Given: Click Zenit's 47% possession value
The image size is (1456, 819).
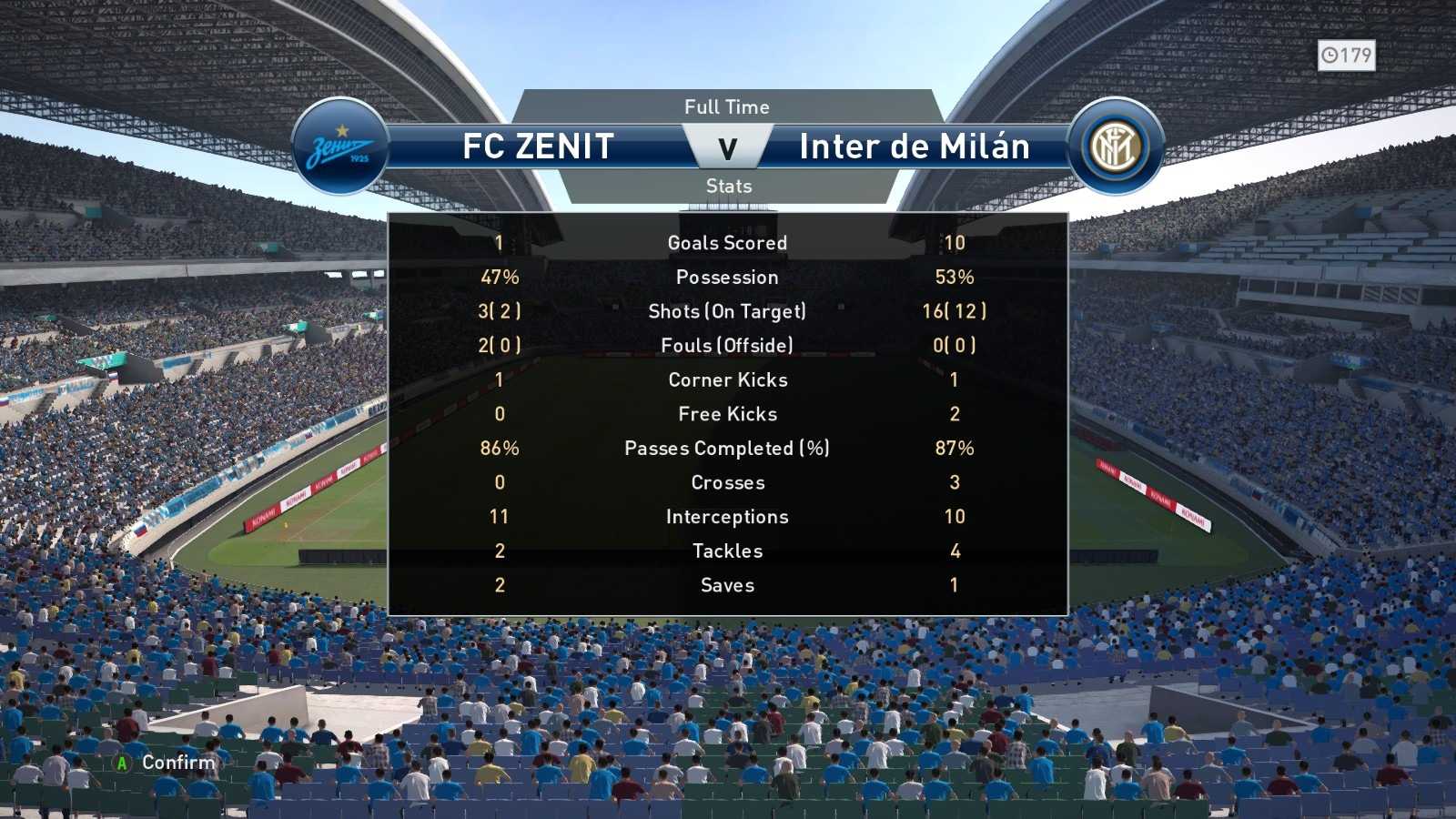Looking at the screenshot, I should point(500,277).
